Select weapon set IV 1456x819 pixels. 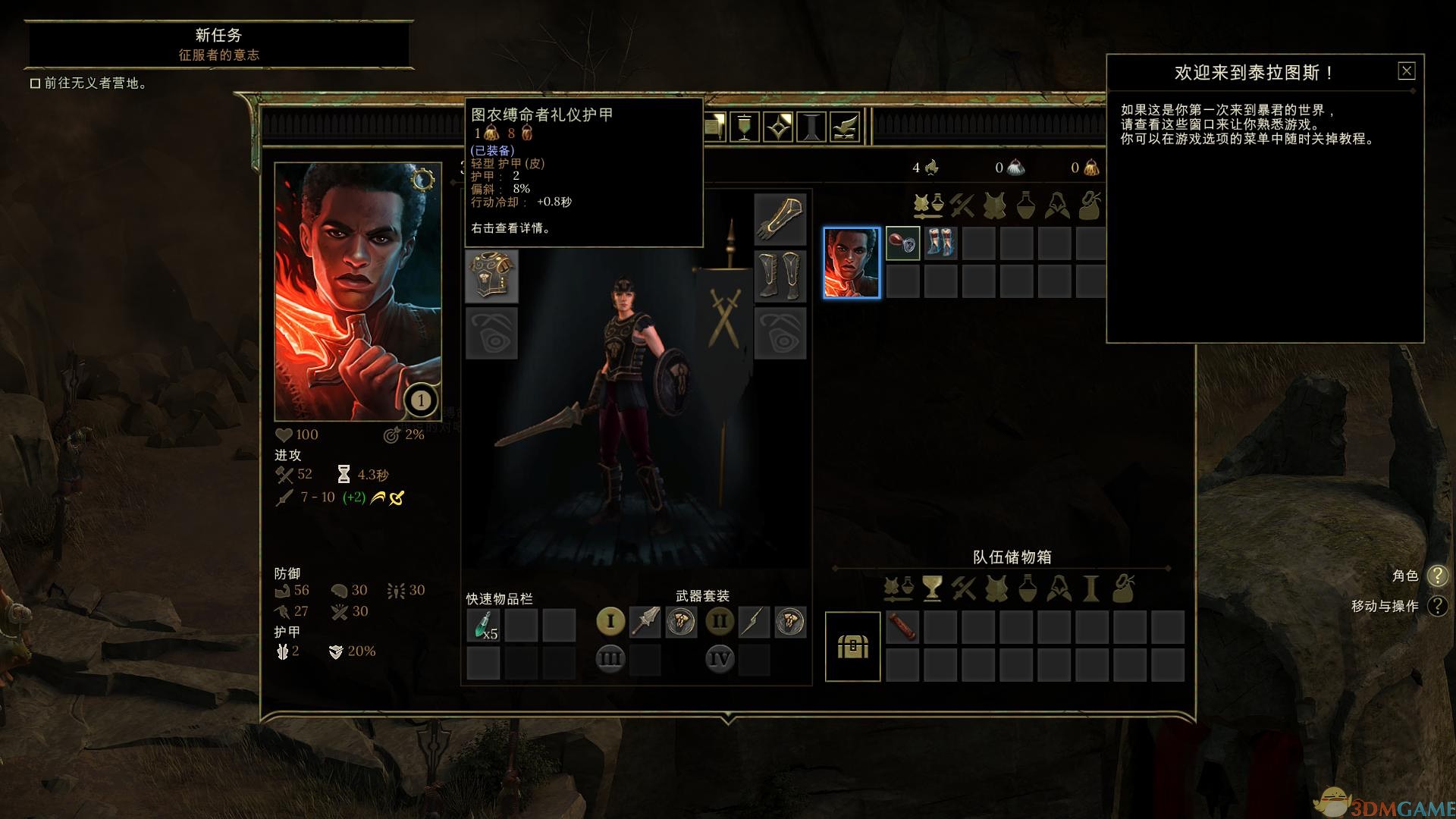pyautogui.click(x=720, y=658)
